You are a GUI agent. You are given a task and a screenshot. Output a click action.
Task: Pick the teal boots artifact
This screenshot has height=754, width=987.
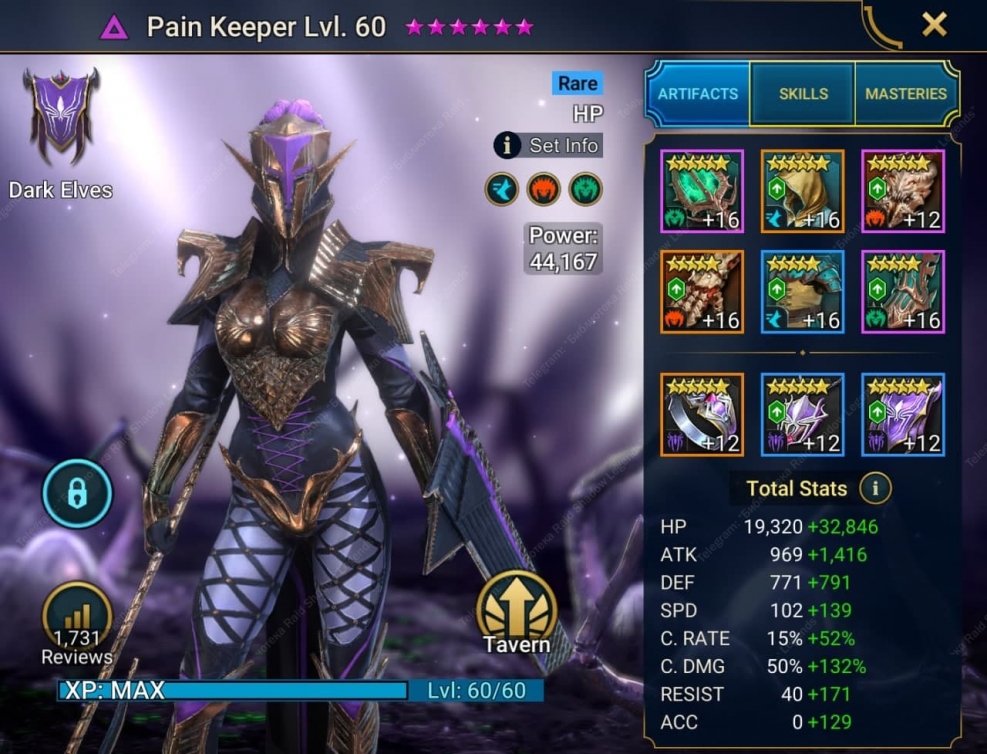[903, 291]
